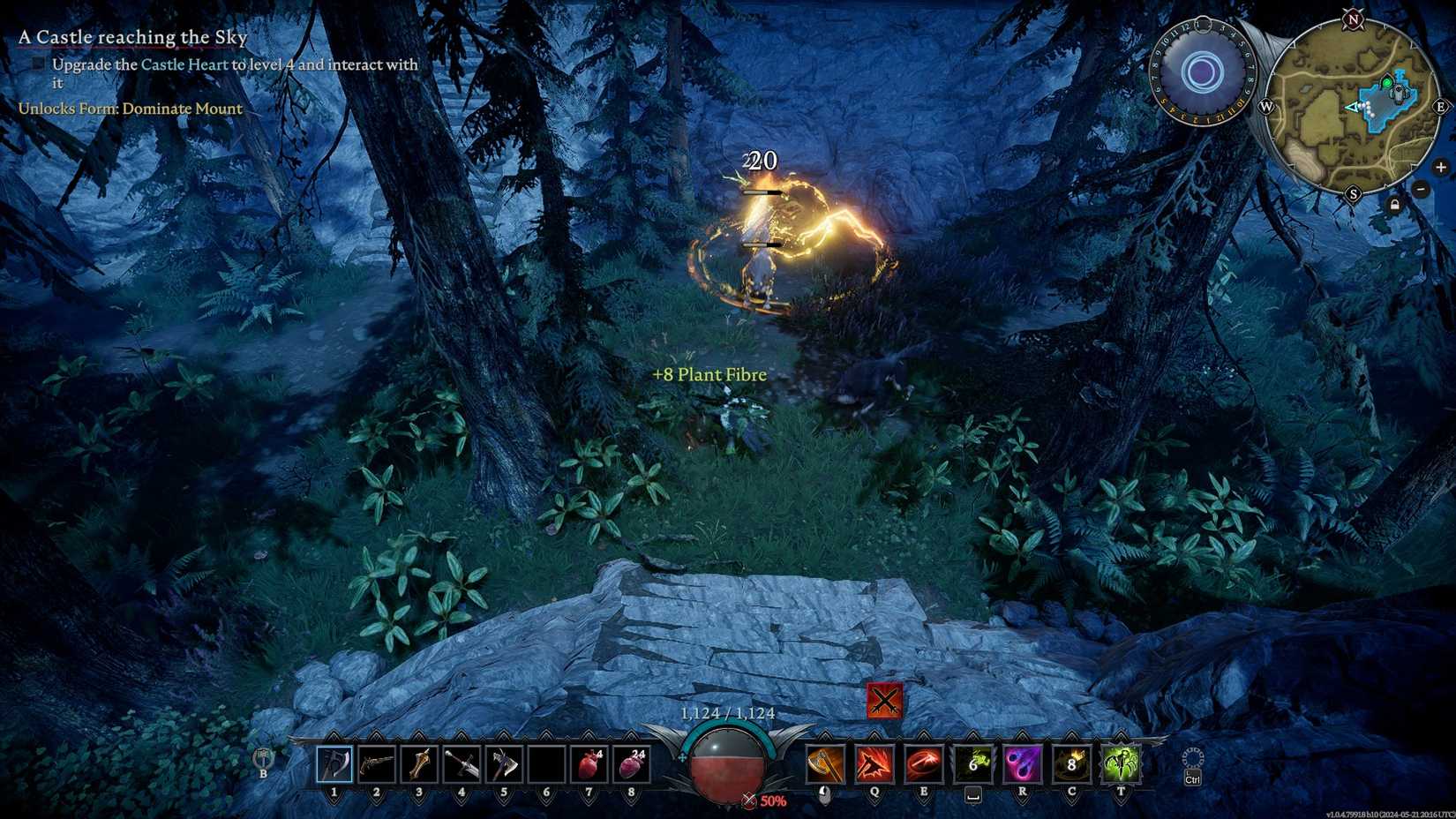Viewport: 1456px width, 819px height.
Task: Activate the Q axe throw ability
Action: click(873, 764)
